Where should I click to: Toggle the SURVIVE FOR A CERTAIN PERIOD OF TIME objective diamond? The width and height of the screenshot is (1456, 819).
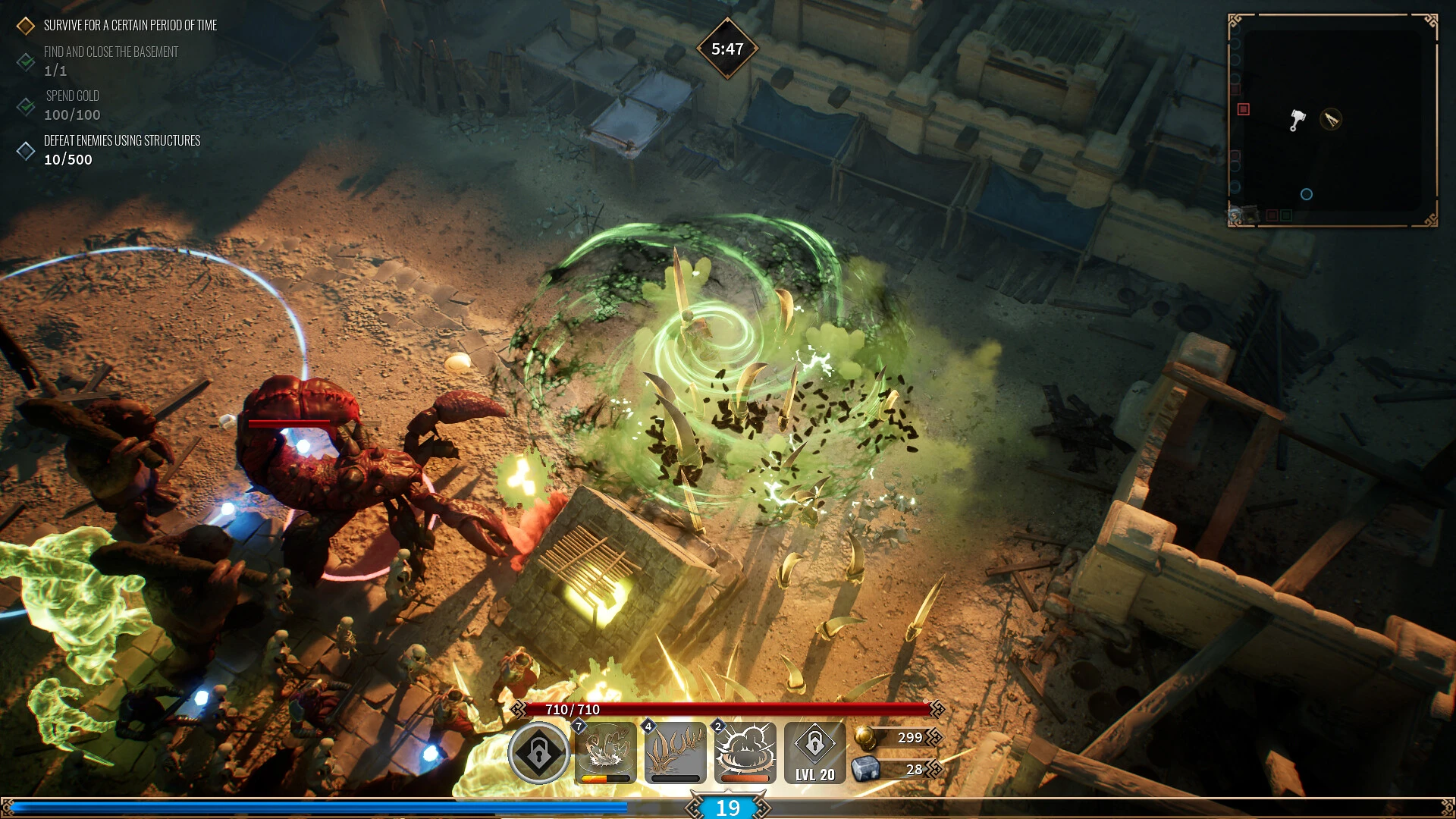pyautogui.click(x=25, y=25)
